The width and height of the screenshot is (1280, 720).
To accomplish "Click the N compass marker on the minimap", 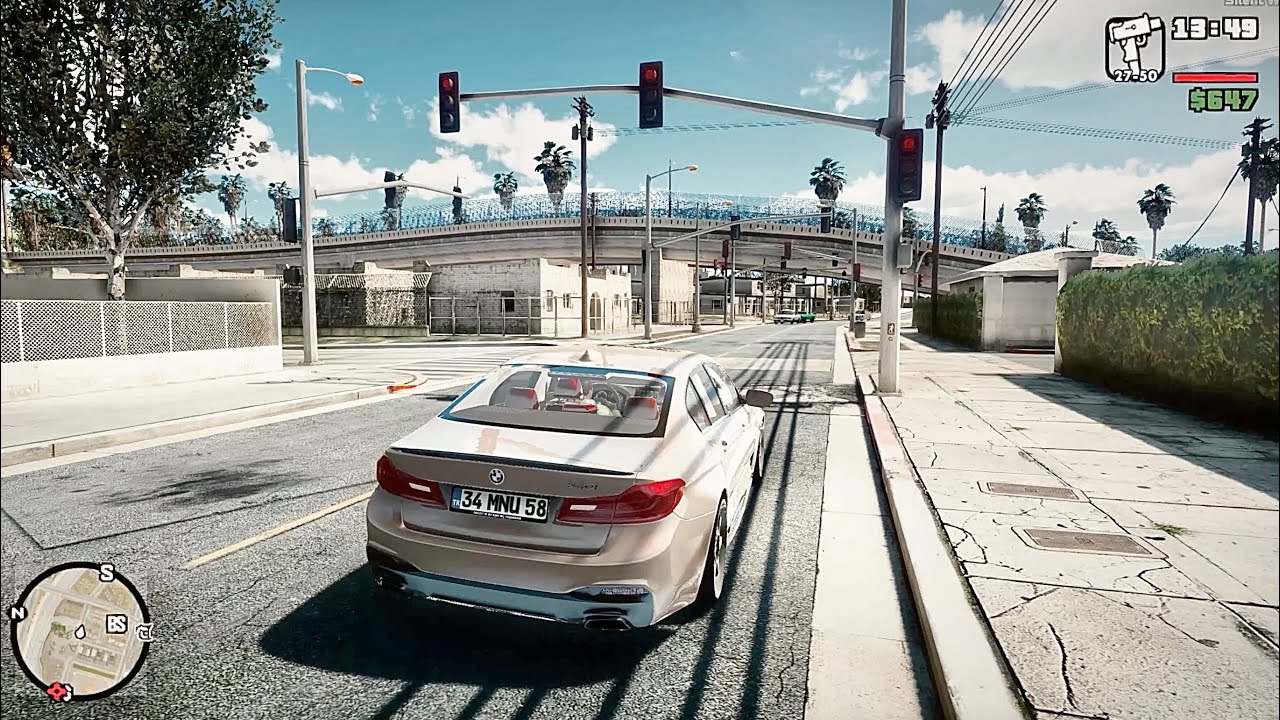I will tap(17, 613).
